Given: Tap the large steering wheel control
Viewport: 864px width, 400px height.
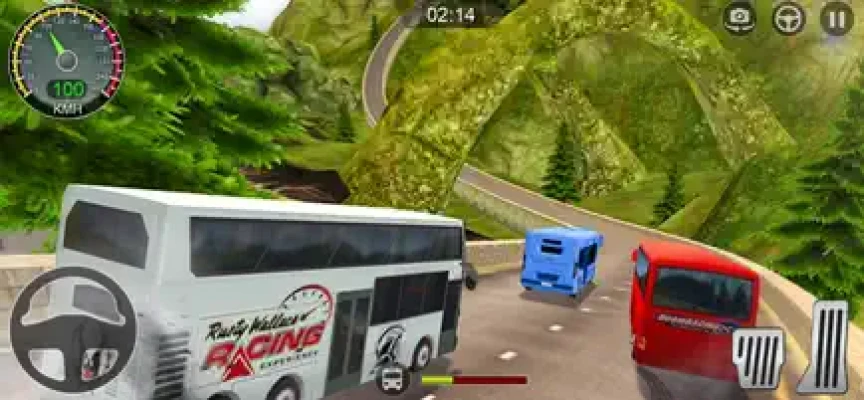Looking at the screenshot, I should [x=72, y=329].
